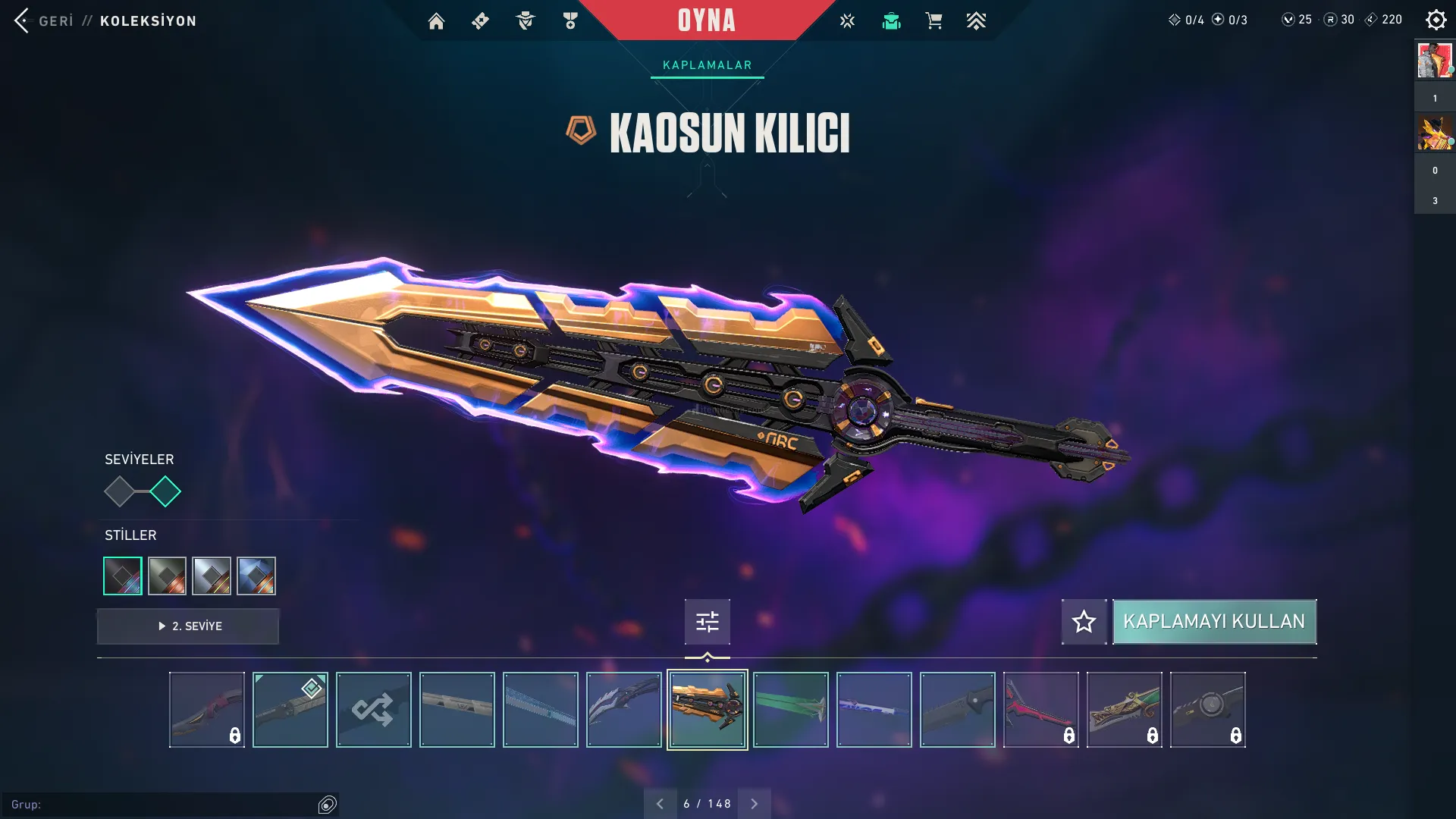1456x819 pixels.
Task: Choose the first style variant swatch
Action: pos(123,576)
